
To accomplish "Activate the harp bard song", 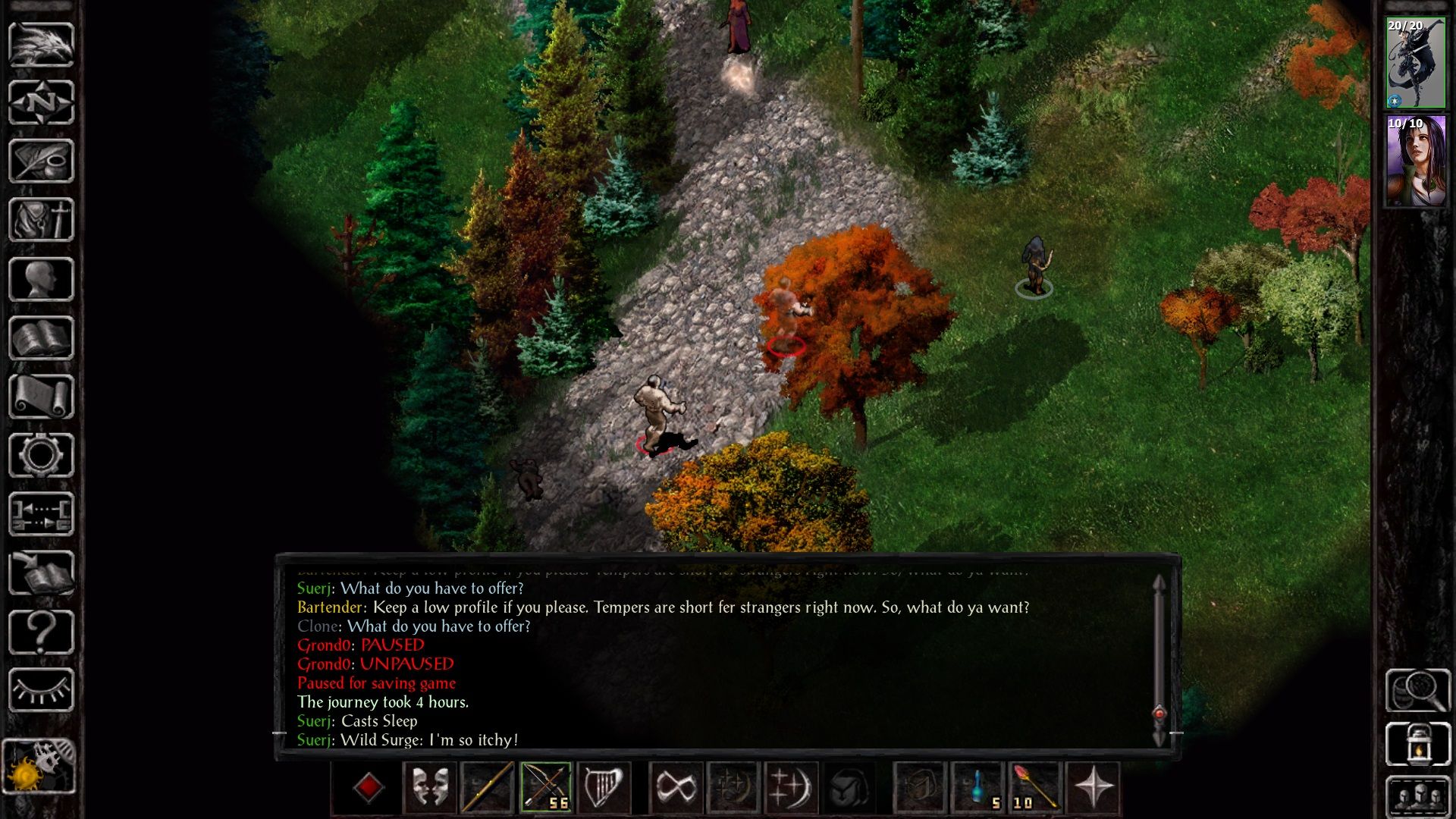I will pyautogui.click(x=603, y=787).
